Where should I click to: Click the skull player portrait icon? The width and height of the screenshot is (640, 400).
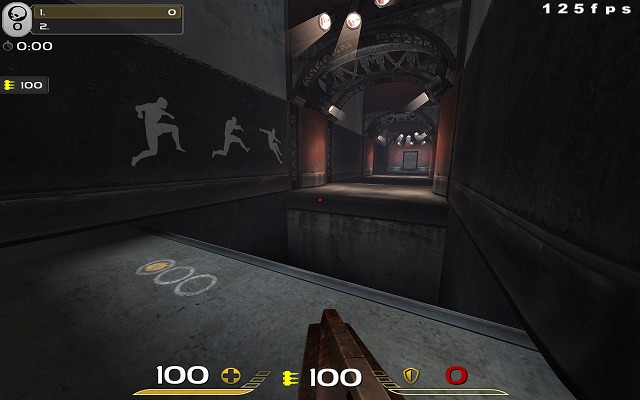[16, 20]
